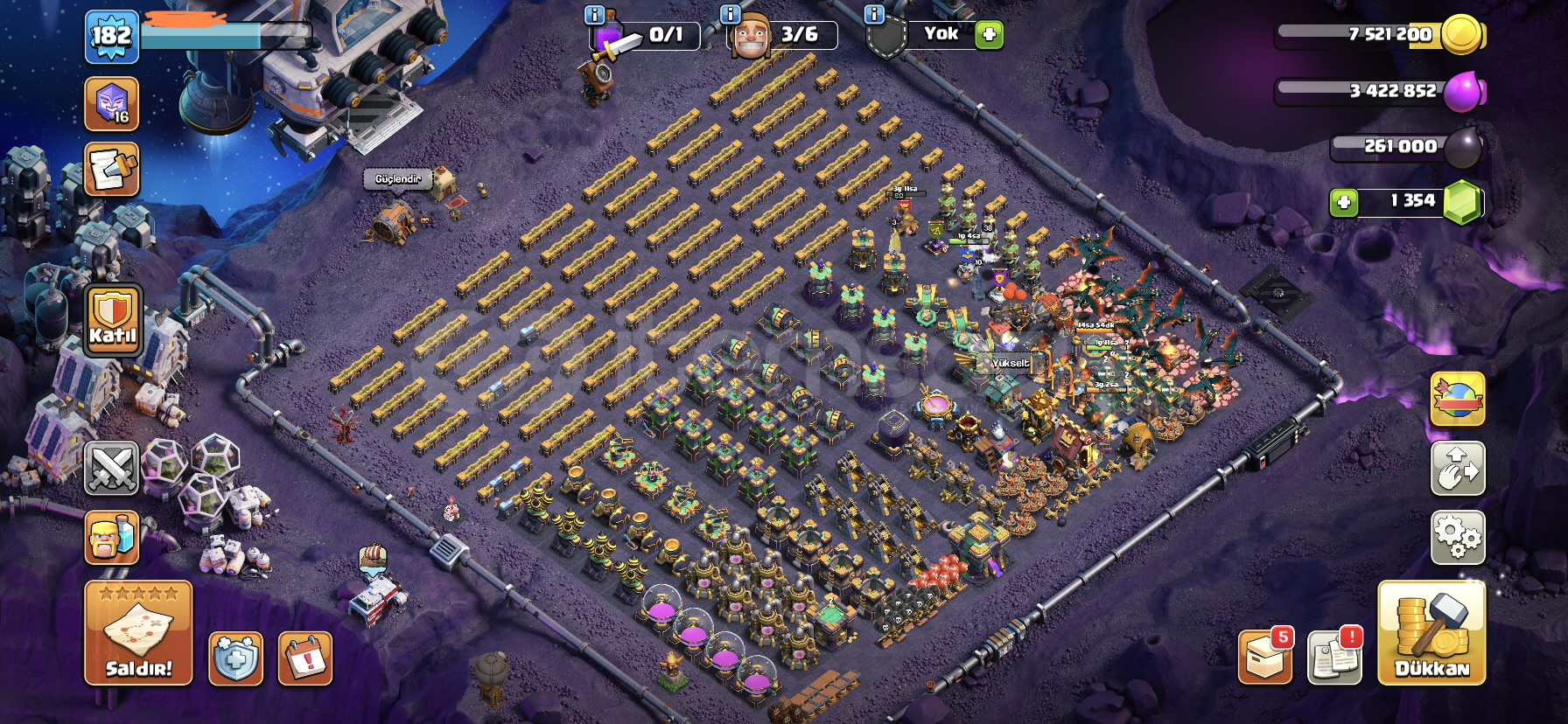1568x724 pixels.
Task: Tap the level 182 experience badge
Action: point(111,37)
